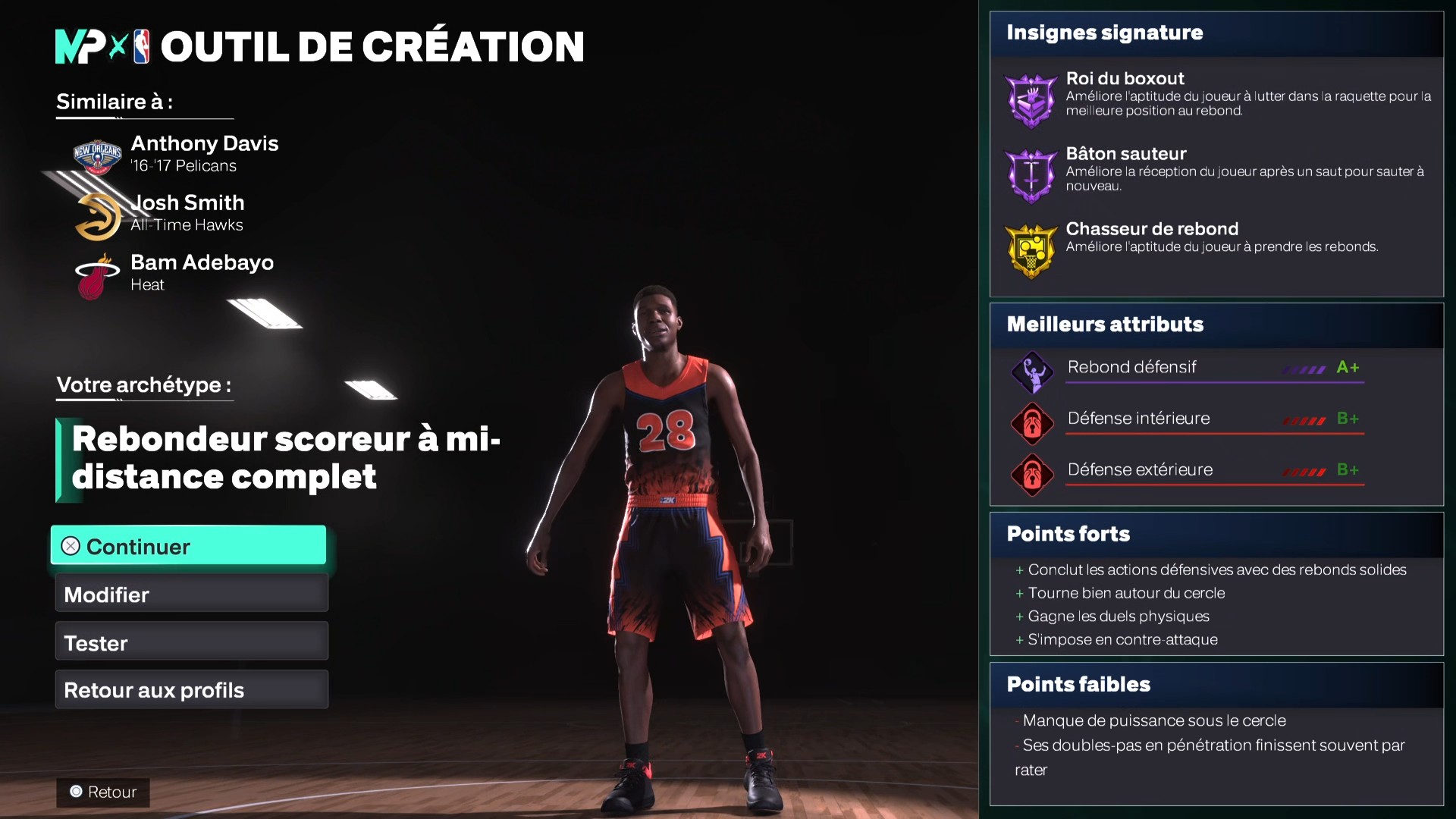Select the Anthony Davis '16-'17 Pelicans entry

tap(205, 152)
